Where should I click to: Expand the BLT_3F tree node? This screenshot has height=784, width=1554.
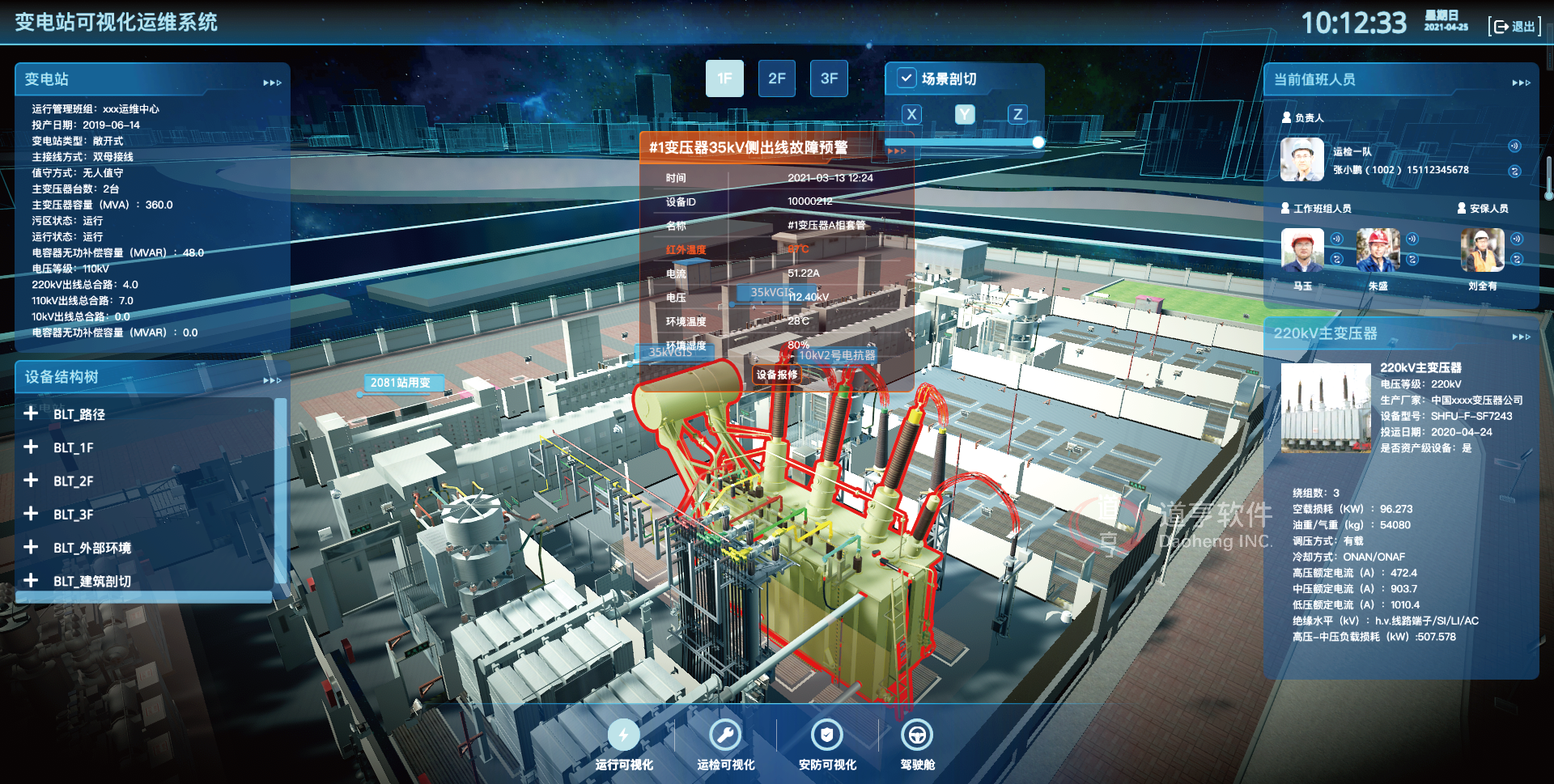pyautogui.click(x=31, y=514)
